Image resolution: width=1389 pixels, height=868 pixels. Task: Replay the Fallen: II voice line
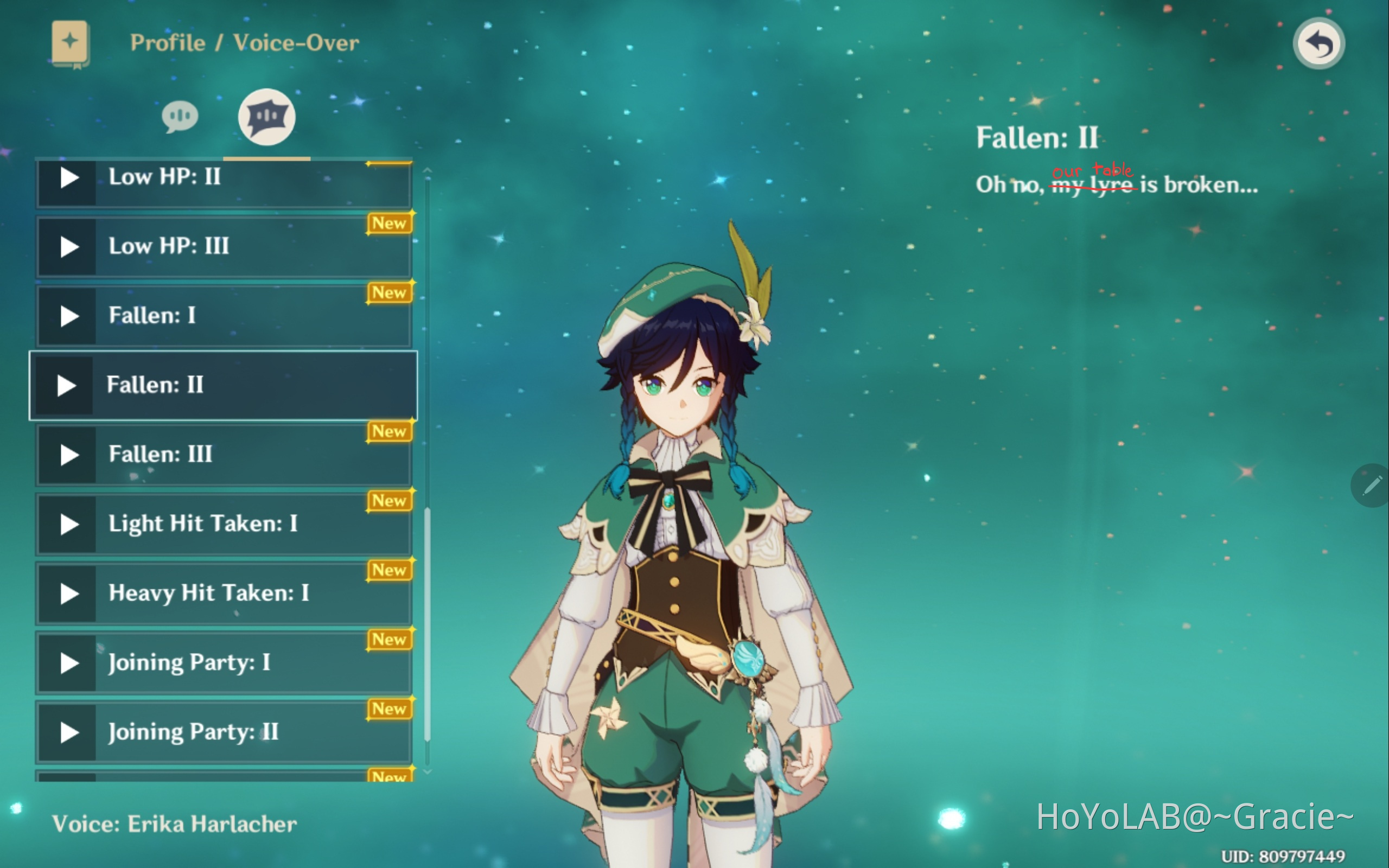(x=66, y=386)
